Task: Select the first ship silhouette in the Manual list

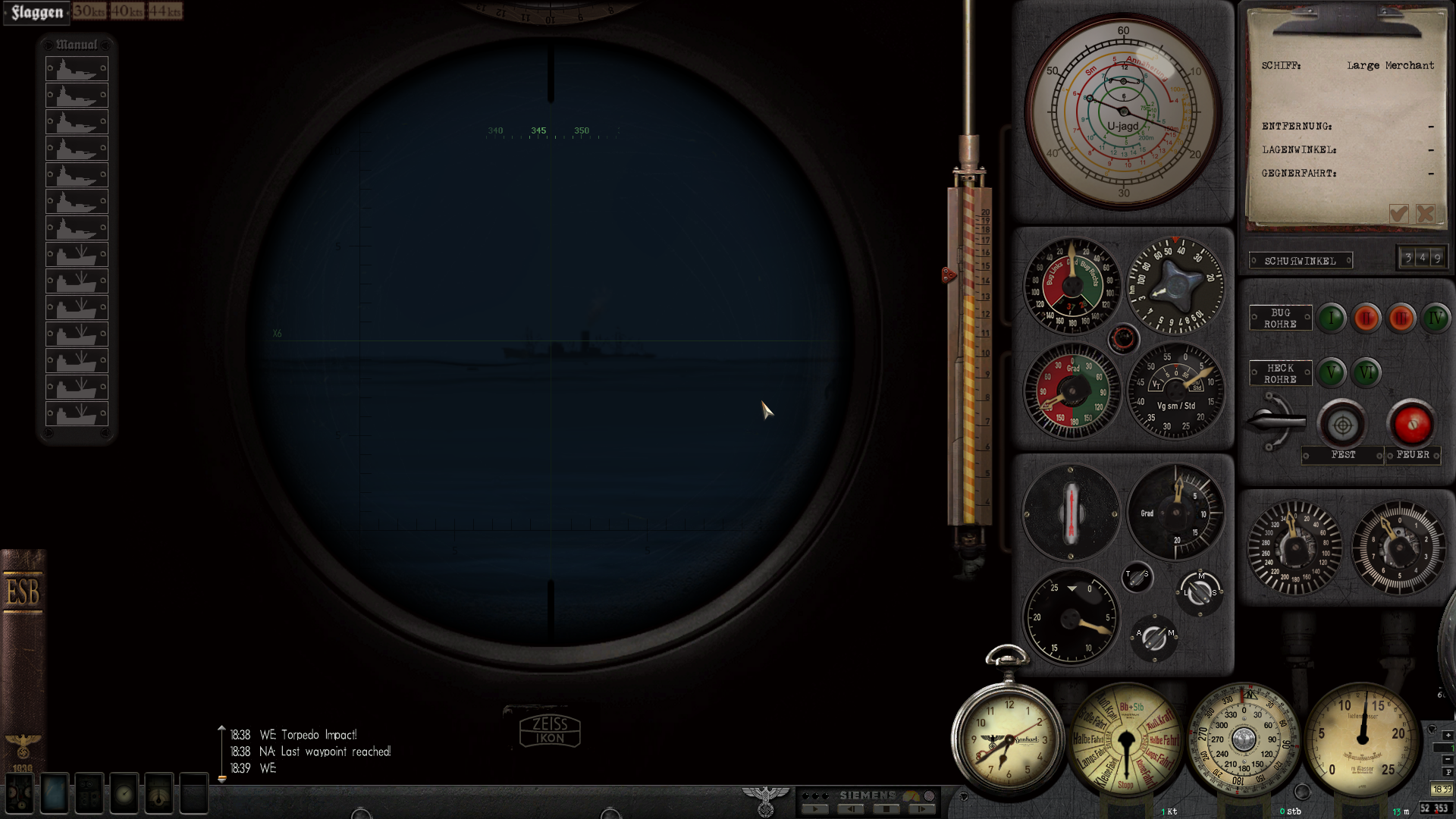Action: click(76, 68)
